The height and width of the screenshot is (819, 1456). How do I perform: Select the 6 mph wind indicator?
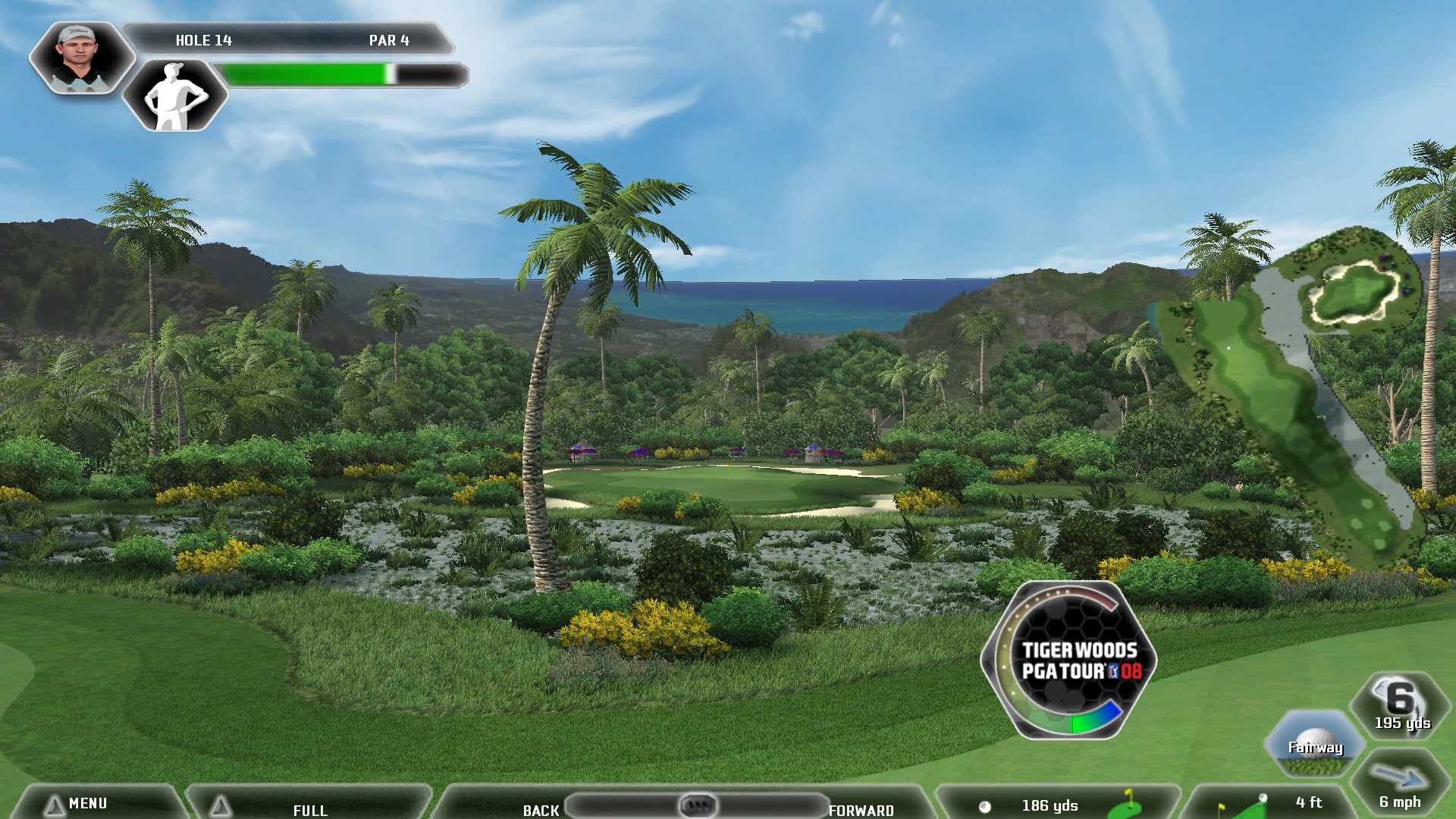(1400, 786)
